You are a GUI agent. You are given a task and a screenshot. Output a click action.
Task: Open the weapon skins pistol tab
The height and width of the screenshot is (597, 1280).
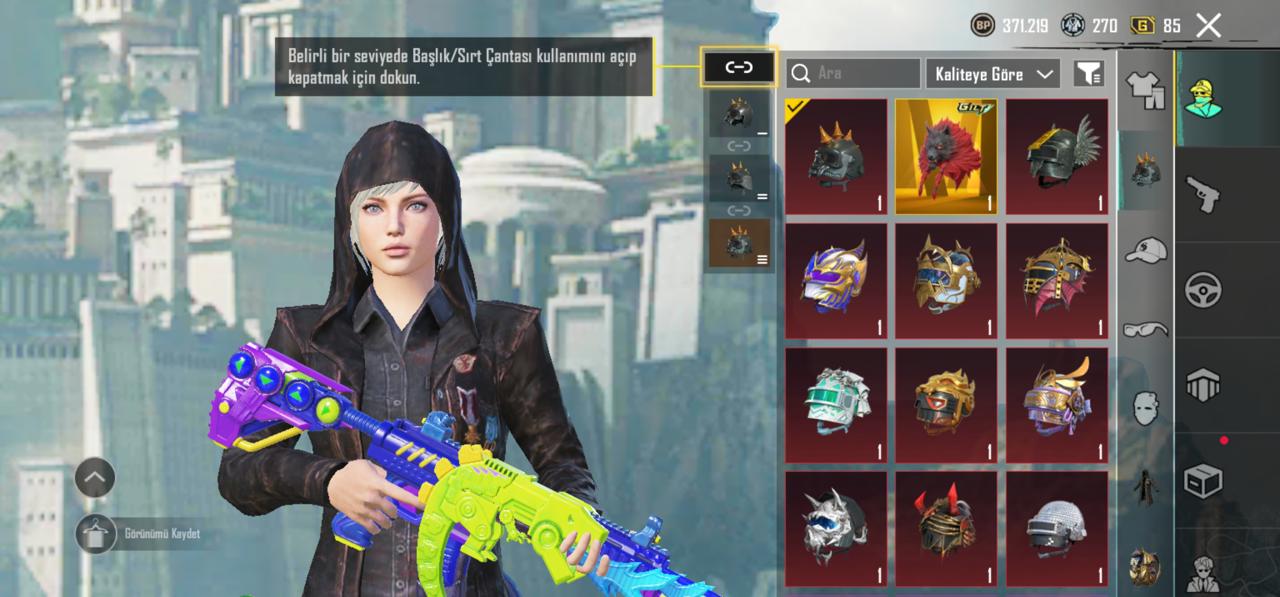point(1202,193)
